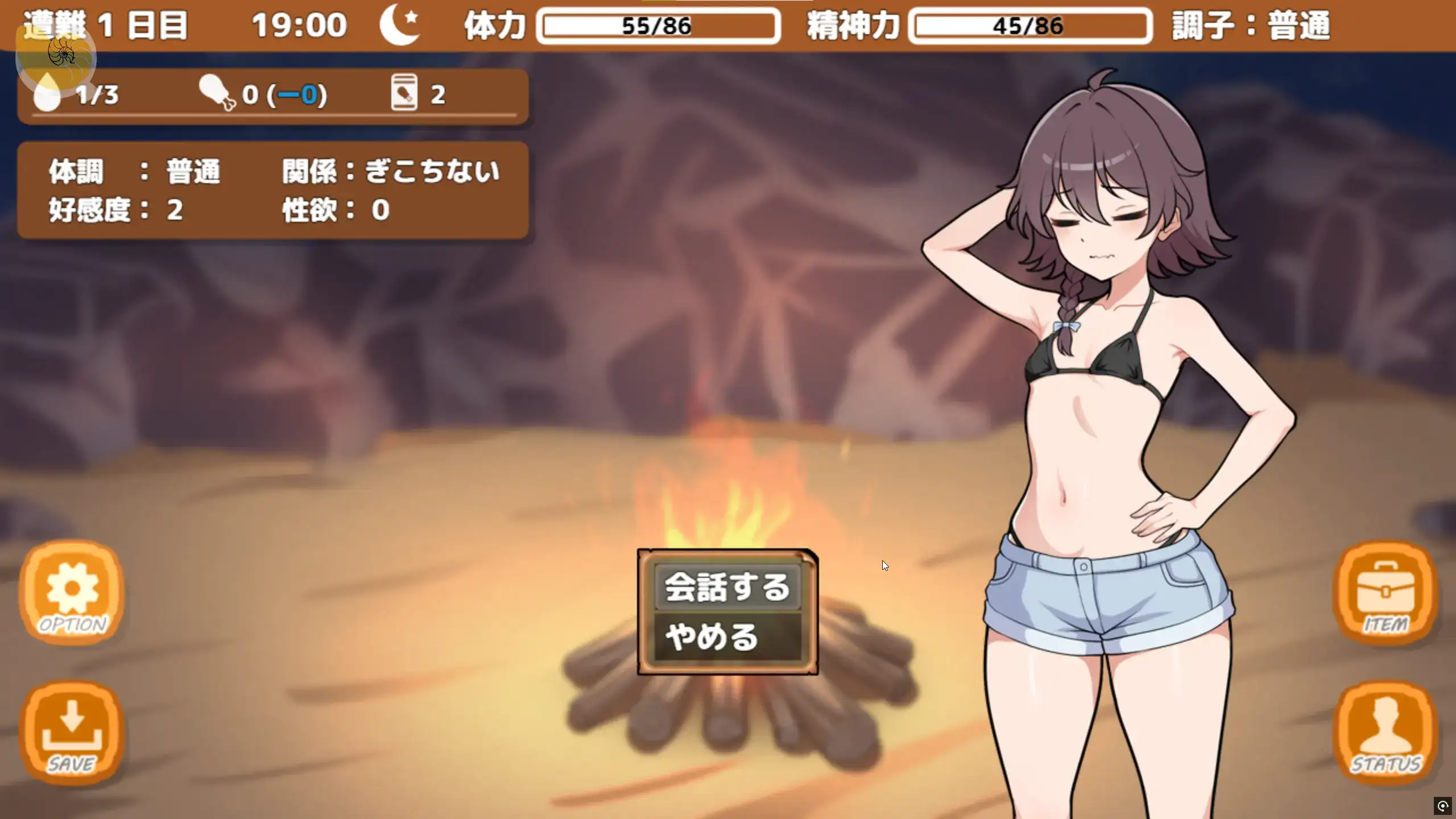Open the ITEM briefcase inventory
The width and height of the screenshot is (1456, 819).
[x=1385, y=593]
